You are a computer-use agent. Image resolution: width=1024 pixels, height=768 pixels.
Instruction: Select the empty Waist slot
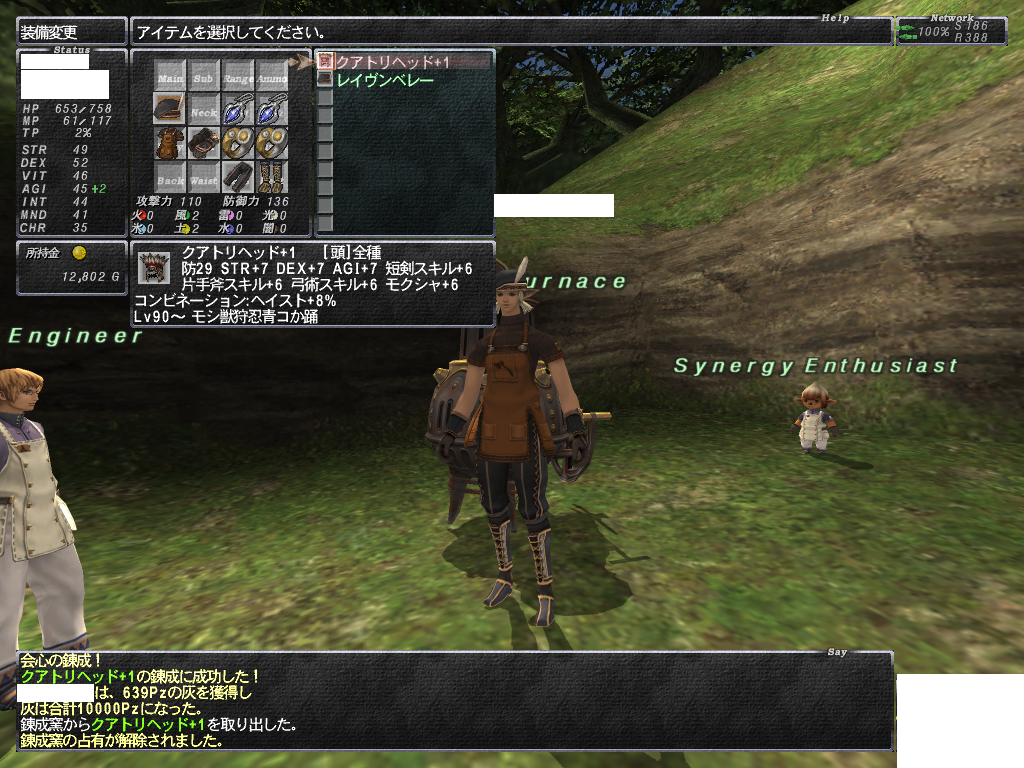pyautogui.click(x=203, y=177)
